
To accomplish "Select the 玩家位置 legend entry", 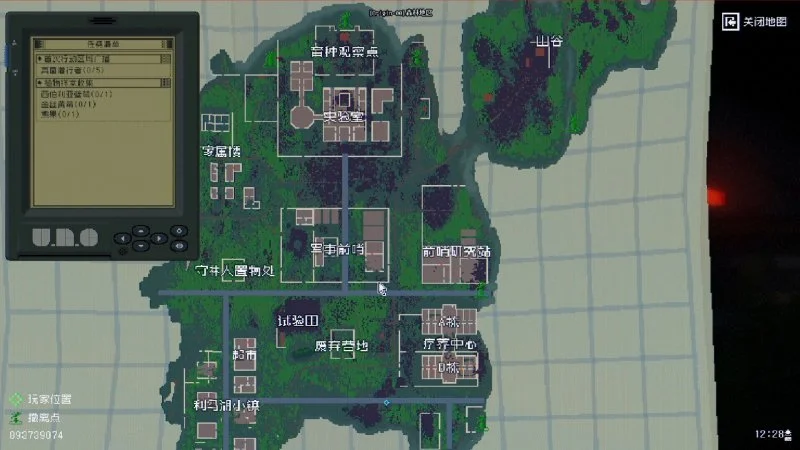I will (49, 399).
